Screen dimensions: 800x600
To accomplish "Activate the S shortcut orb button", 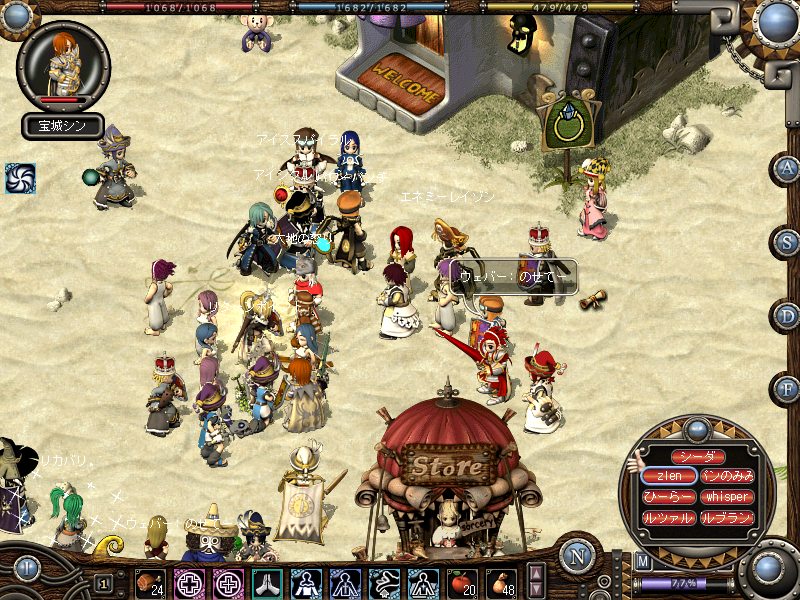I will [x=787, y=241].
